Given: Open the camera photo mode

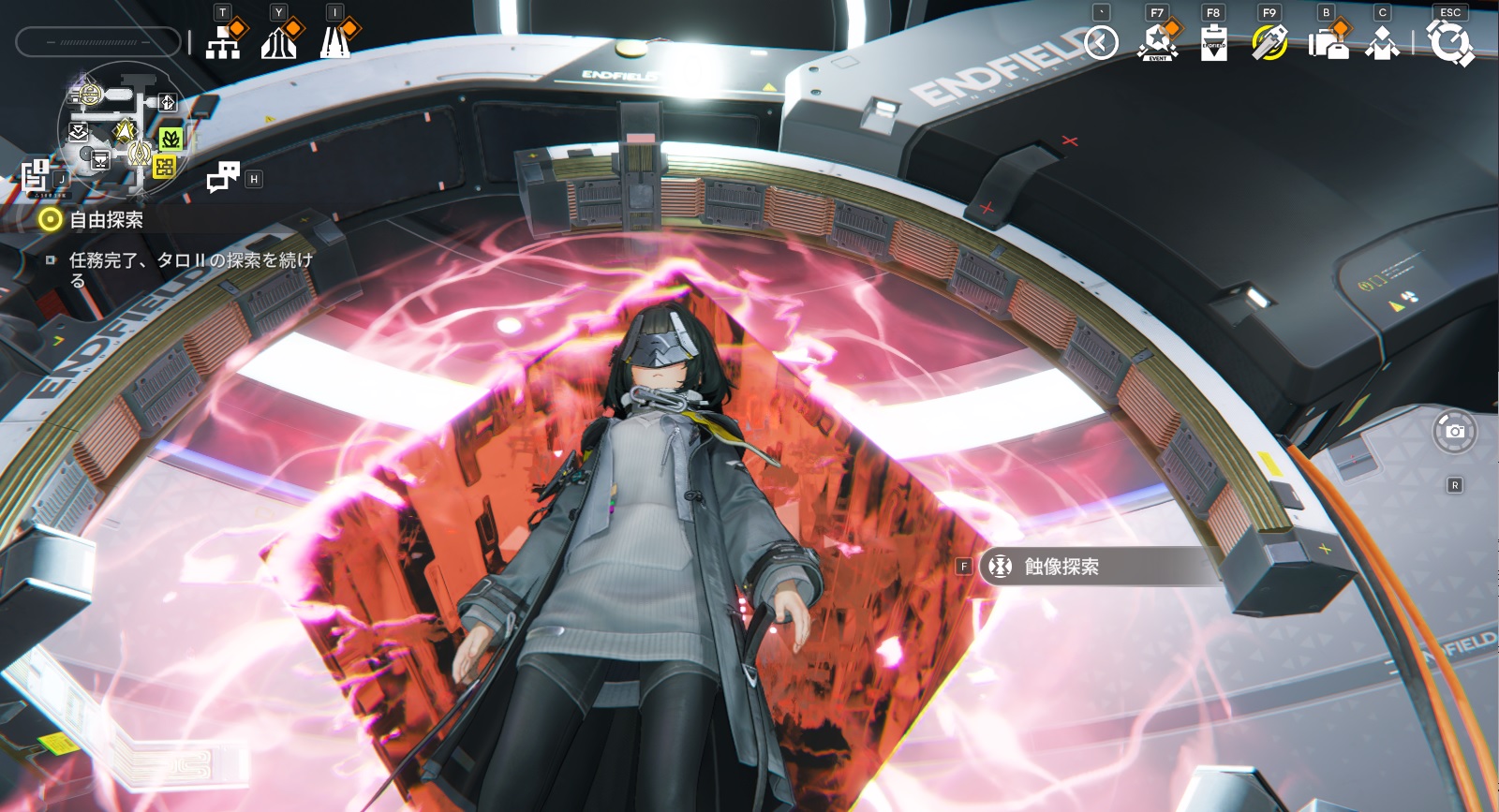Looking at the screenshot, I should pyautogui.click(x=1454, y=432).
